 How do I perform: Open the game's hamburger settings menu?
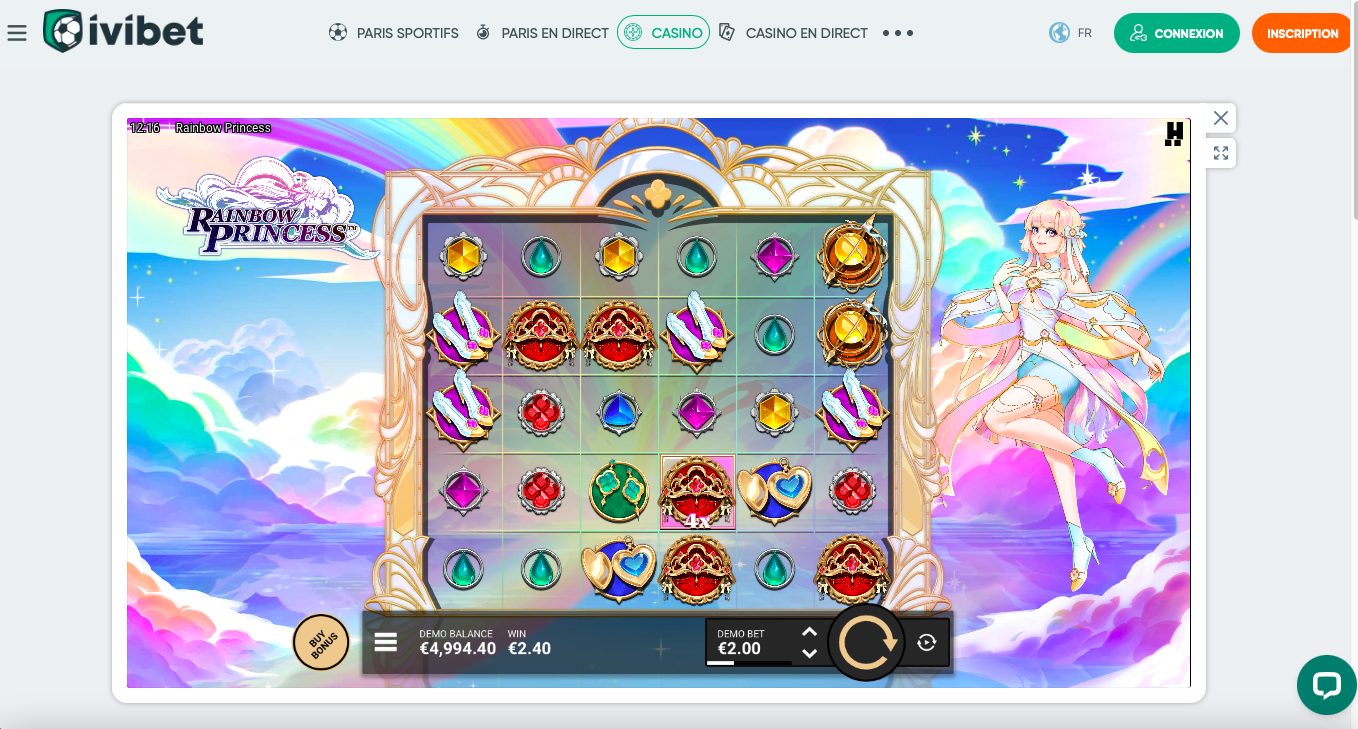(x=385, y=641)
